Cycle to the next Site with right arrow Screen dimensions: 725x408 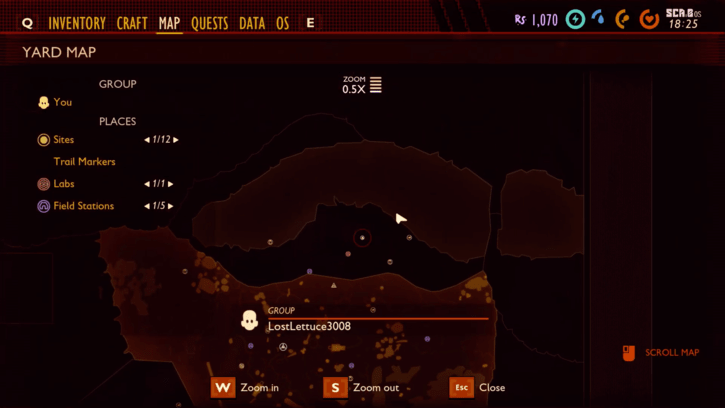click(x=177, y=140)
